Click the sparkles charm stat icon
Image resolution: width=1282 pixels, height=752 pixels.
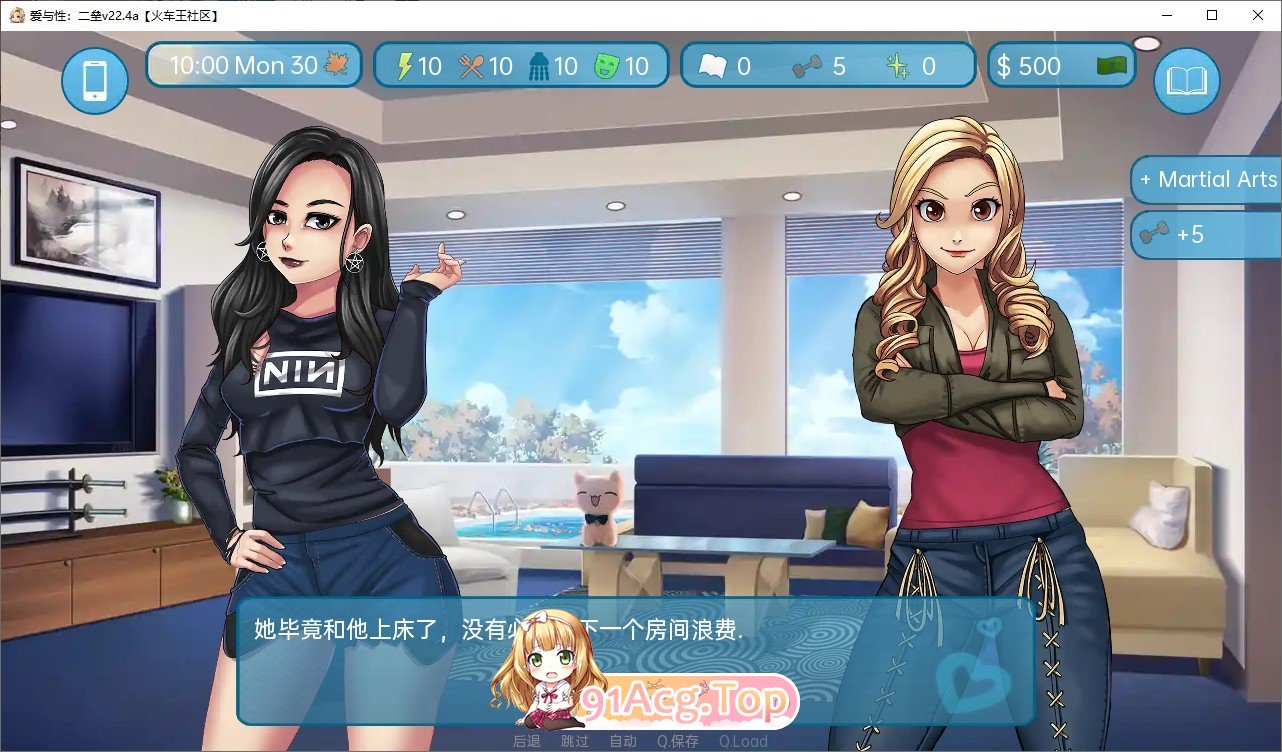(902, 66)
